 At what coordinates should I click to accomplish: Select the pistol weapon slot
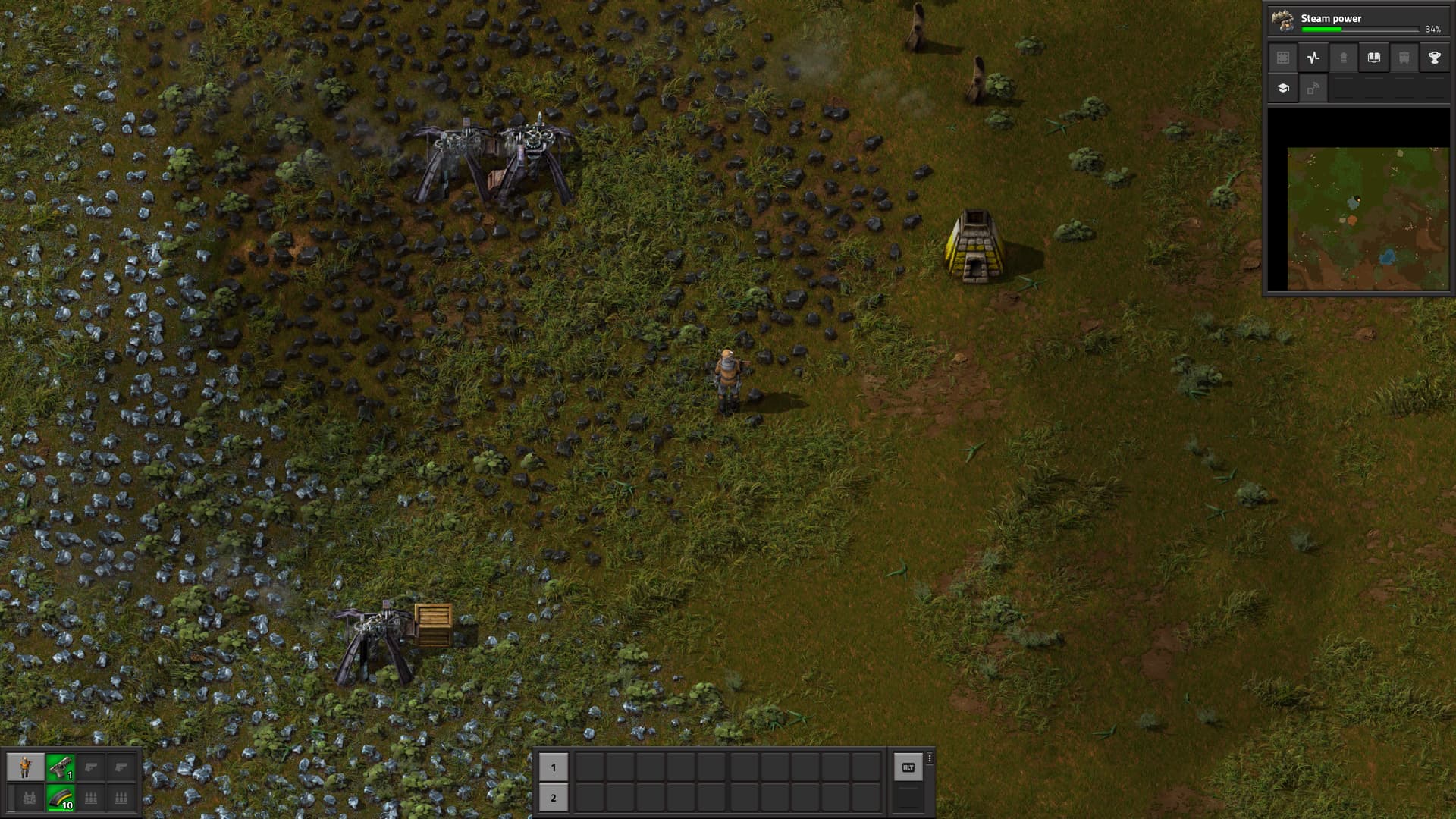60,767
